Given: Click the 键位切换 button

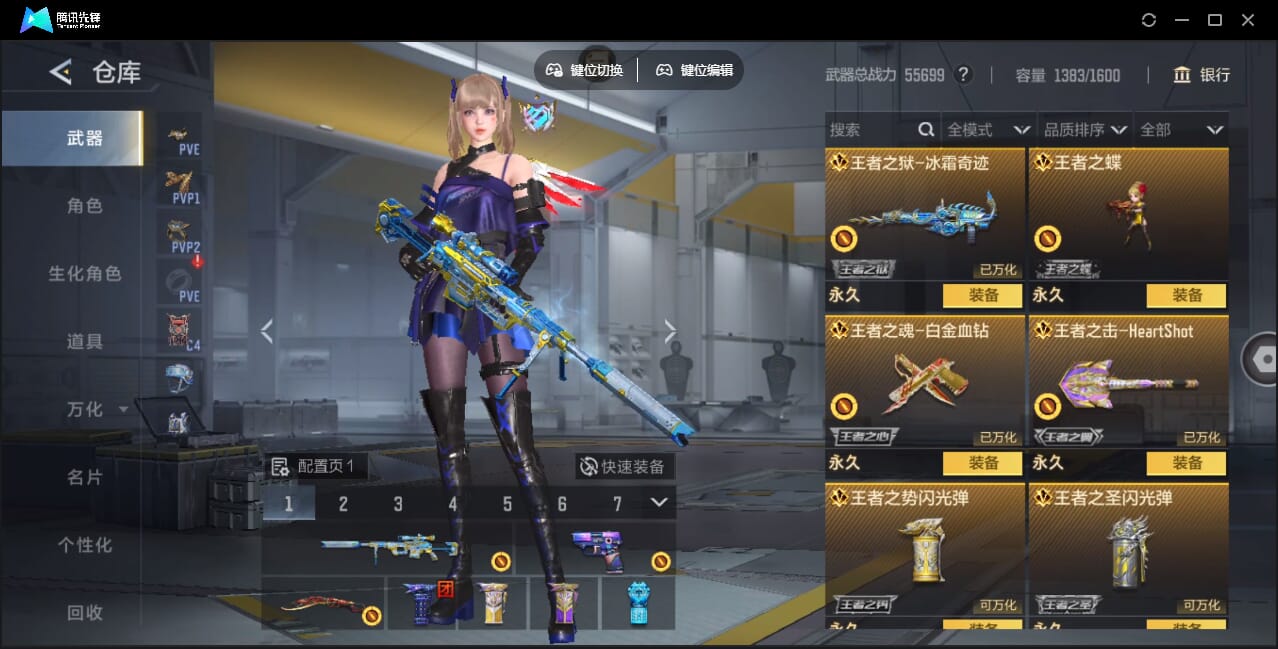Looking at the screenshot, I should [x=586, y=70].
